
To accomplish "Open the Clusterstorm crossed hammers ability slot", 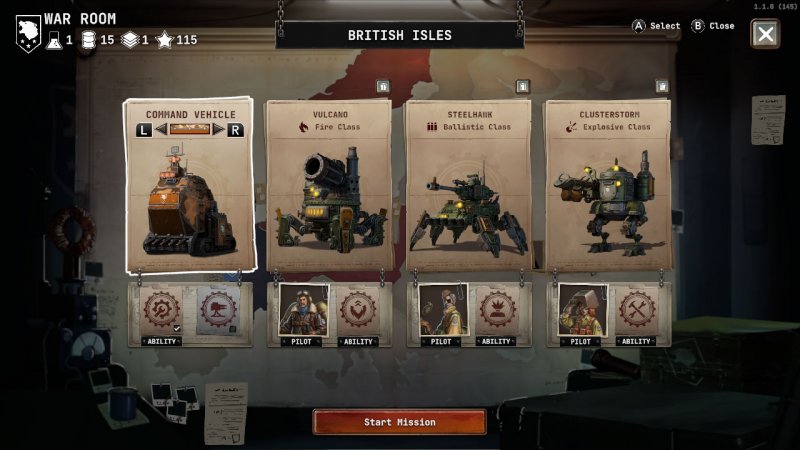I will [637, 313].
